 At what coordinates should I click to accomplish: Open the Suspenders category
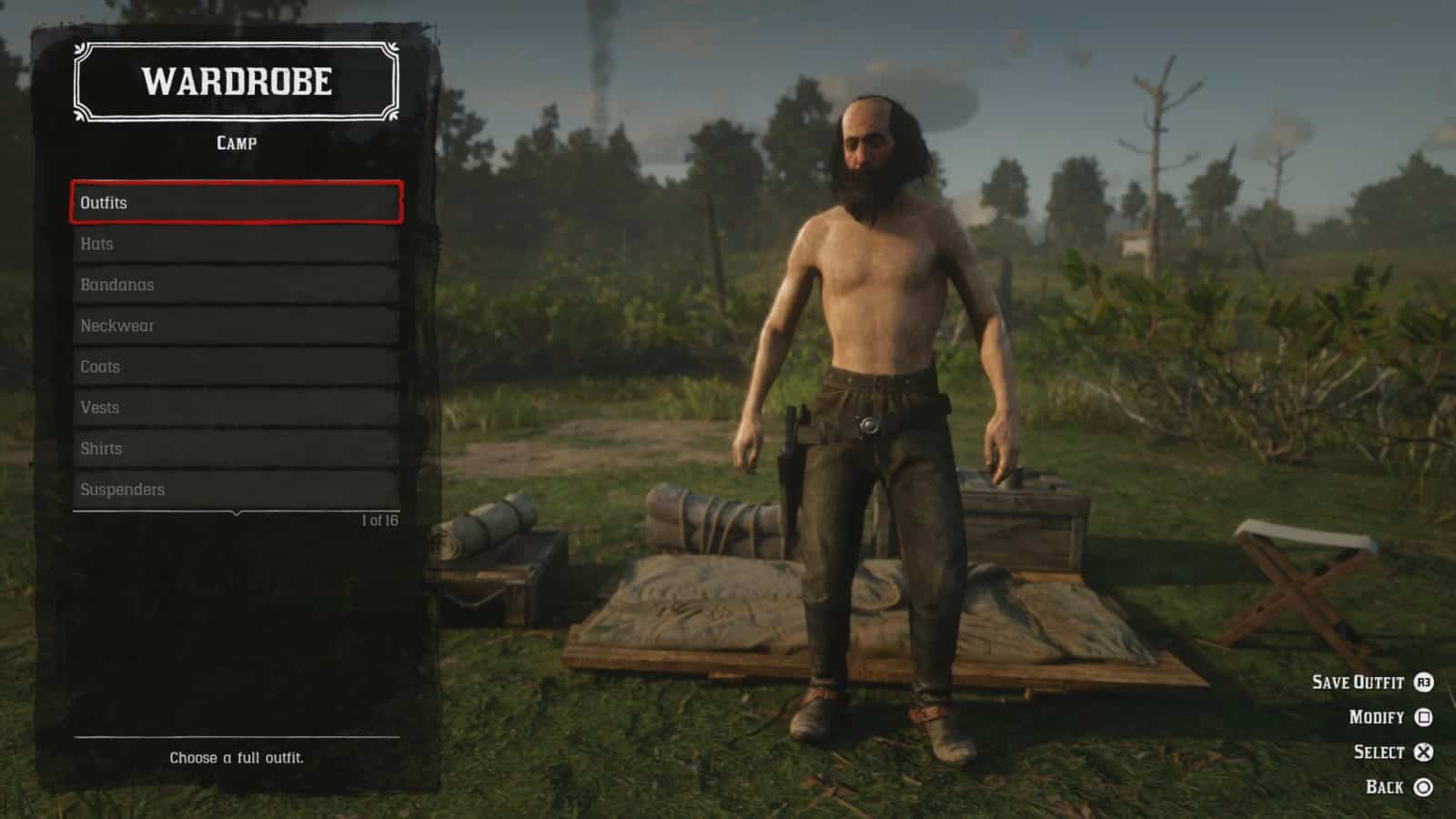pyautogui.click(x=235, y=489)
